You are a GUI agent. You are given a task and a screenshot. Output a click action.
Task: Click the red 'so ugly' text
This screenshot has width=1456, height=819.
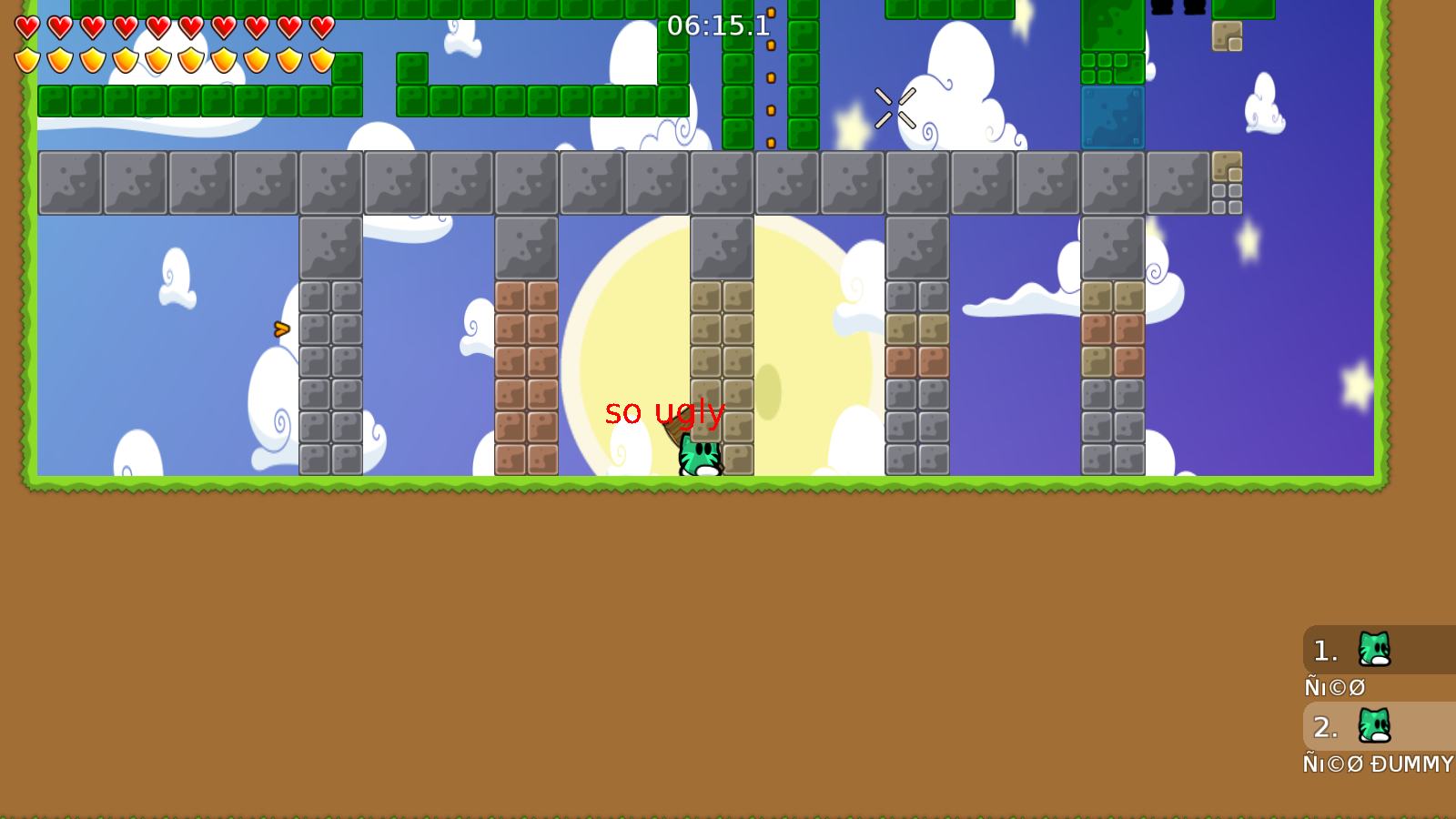[666, 412]
